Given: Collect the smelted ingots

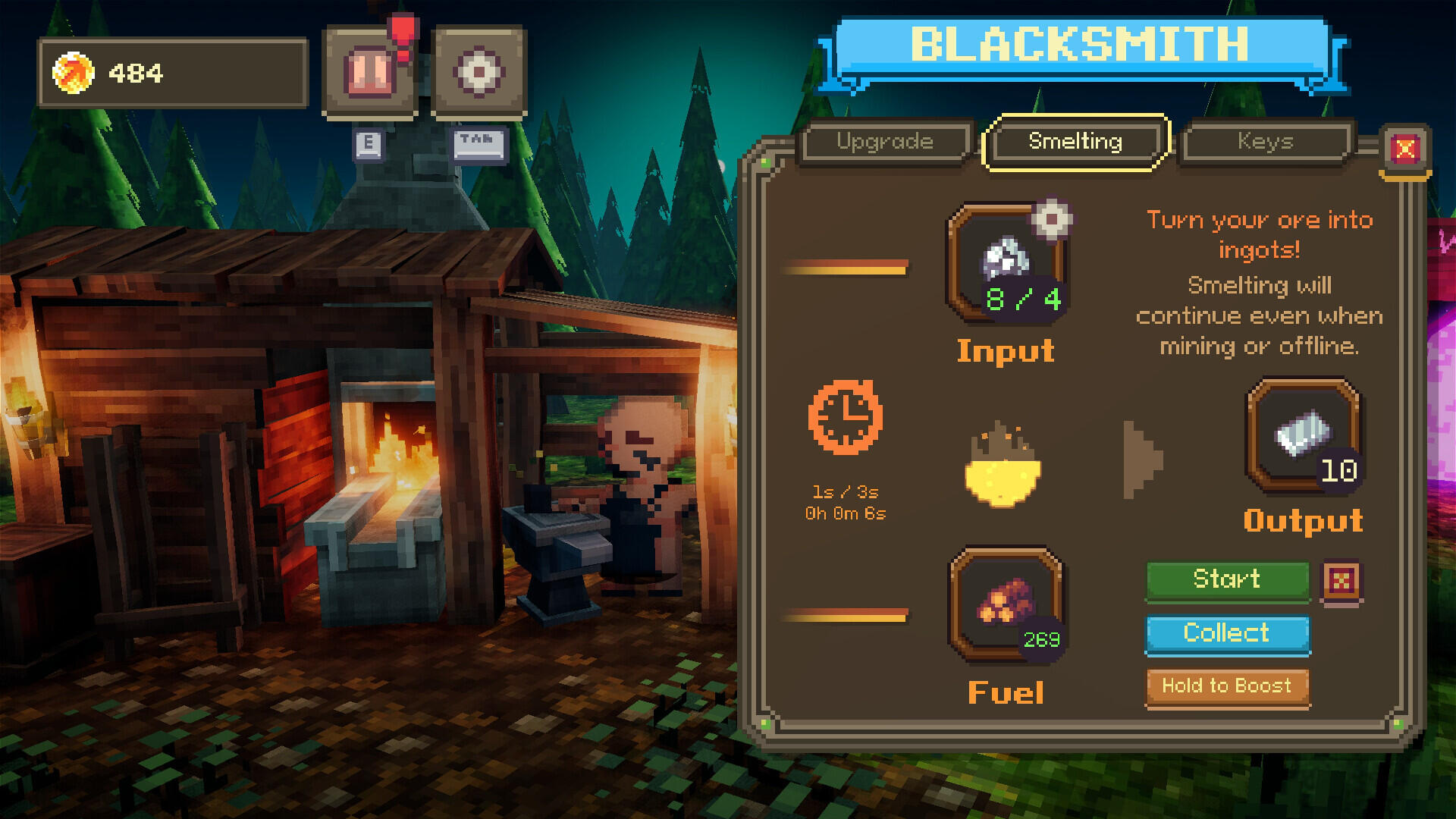Looking at the screenshot, I should (1227, 634).
